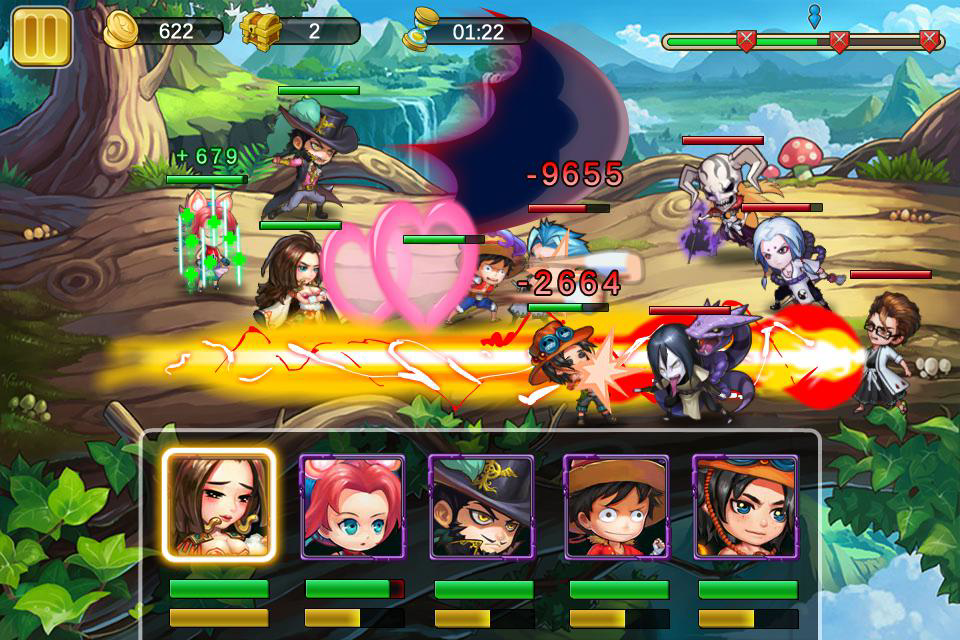
Task: Activate the red-haired girl hero portrait
Action: (353, 506)
